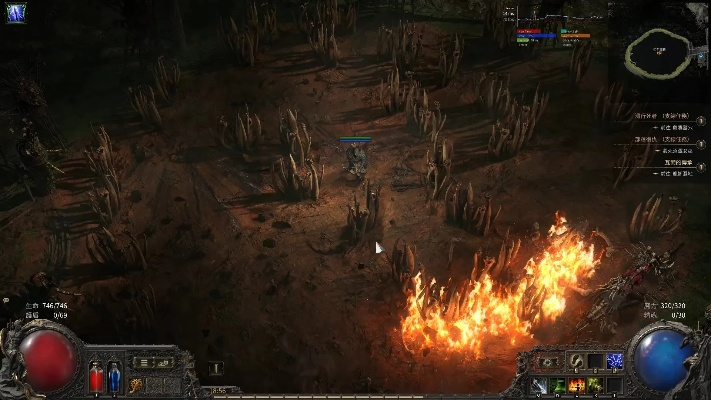Select the golden charm slot below the flasks

[135, 385]
